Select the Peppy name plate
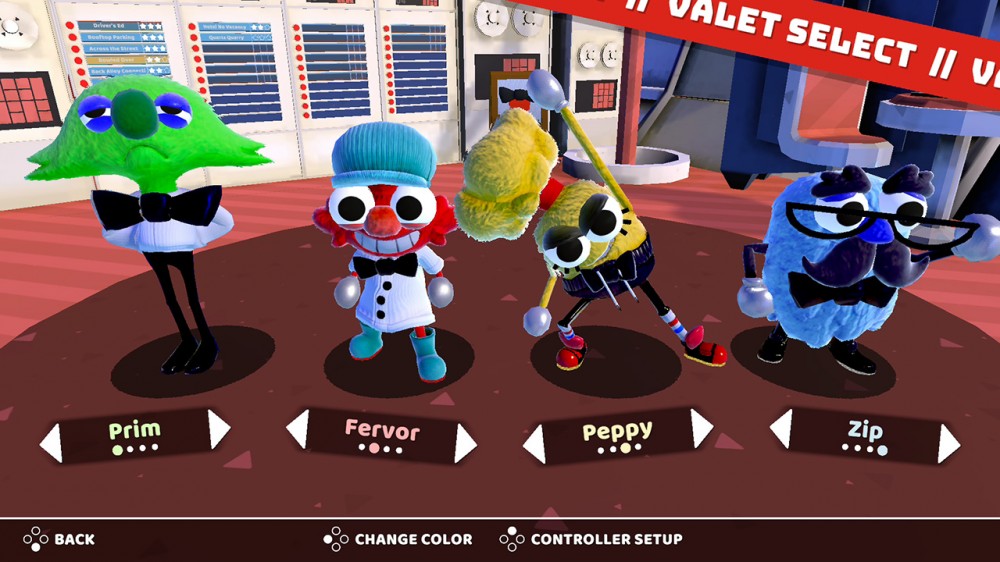Viewport: 1000px width, 562px height. [x=618, y=435]
